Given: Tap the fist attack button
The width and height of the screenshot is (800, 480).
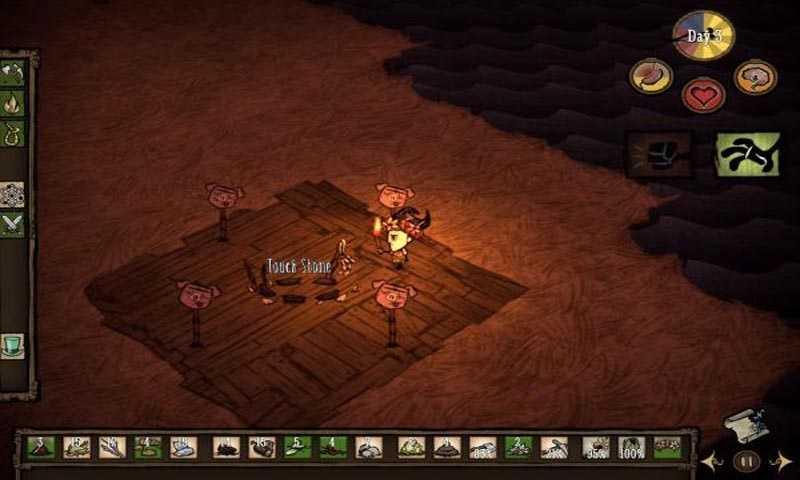Looking at the screenshot, I should [x=659, y=154].
